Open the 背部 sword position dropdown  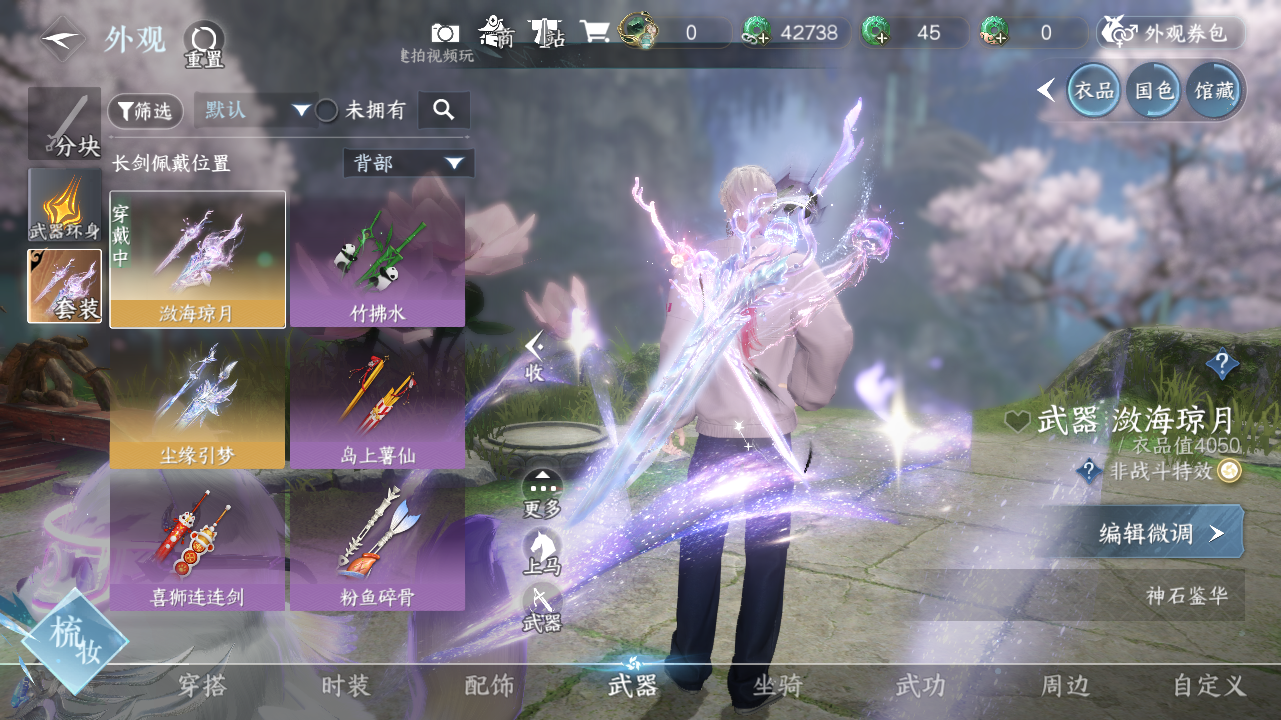[x=408, y=163]
